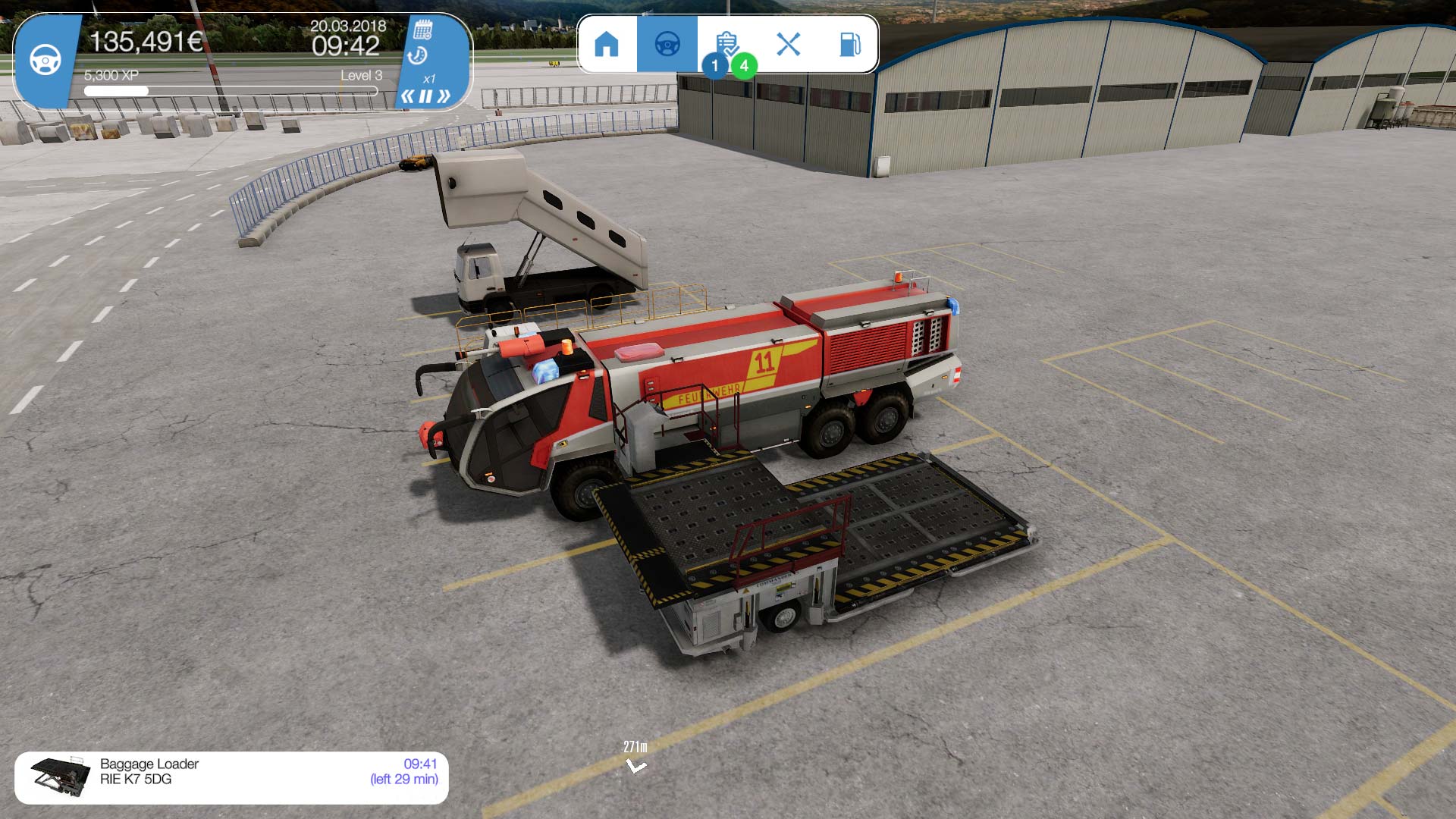
Task: Select the steering wheel driving mode icon
Action: click(x=667, y=45)
